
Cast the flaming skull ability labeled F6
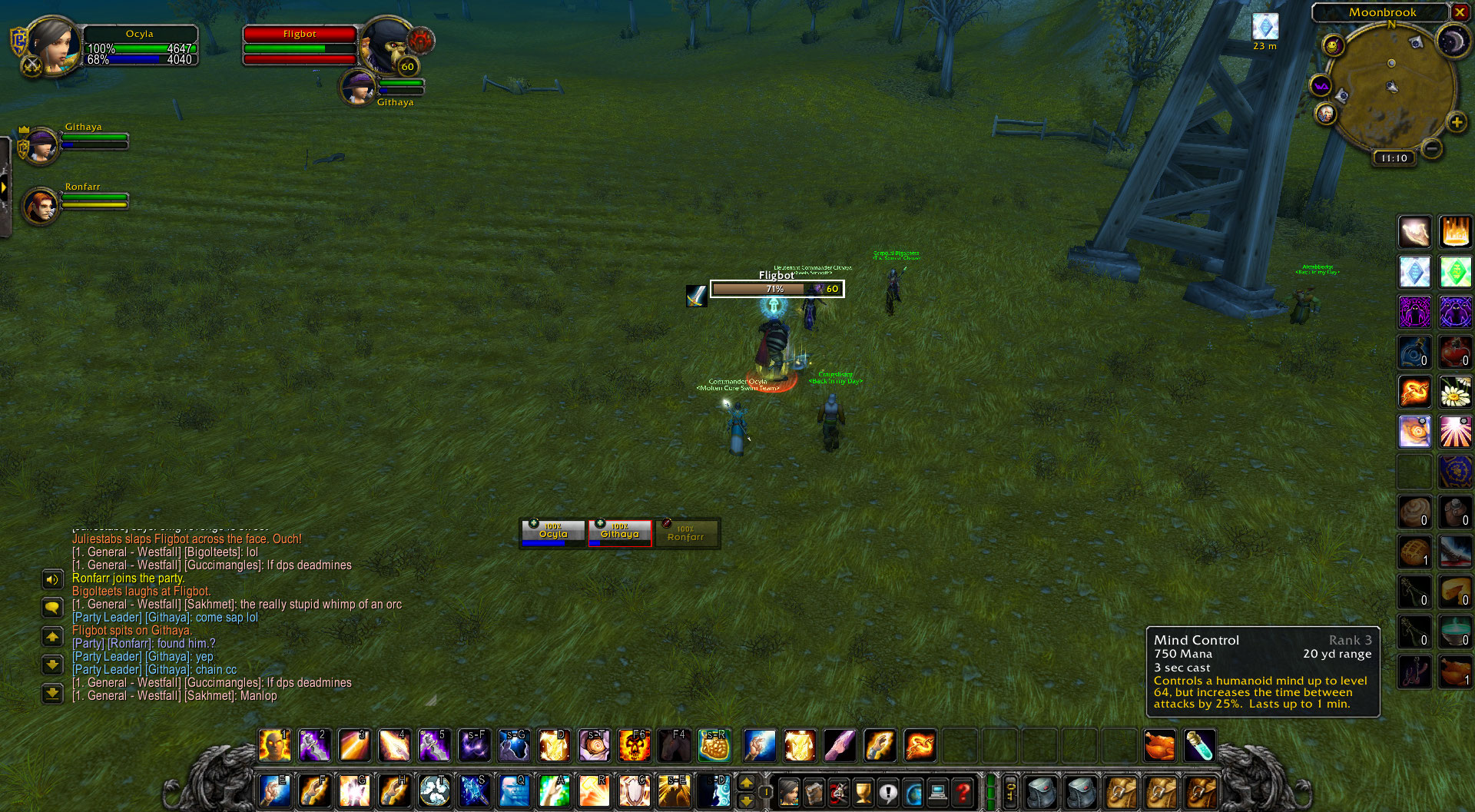coord(635,745)
